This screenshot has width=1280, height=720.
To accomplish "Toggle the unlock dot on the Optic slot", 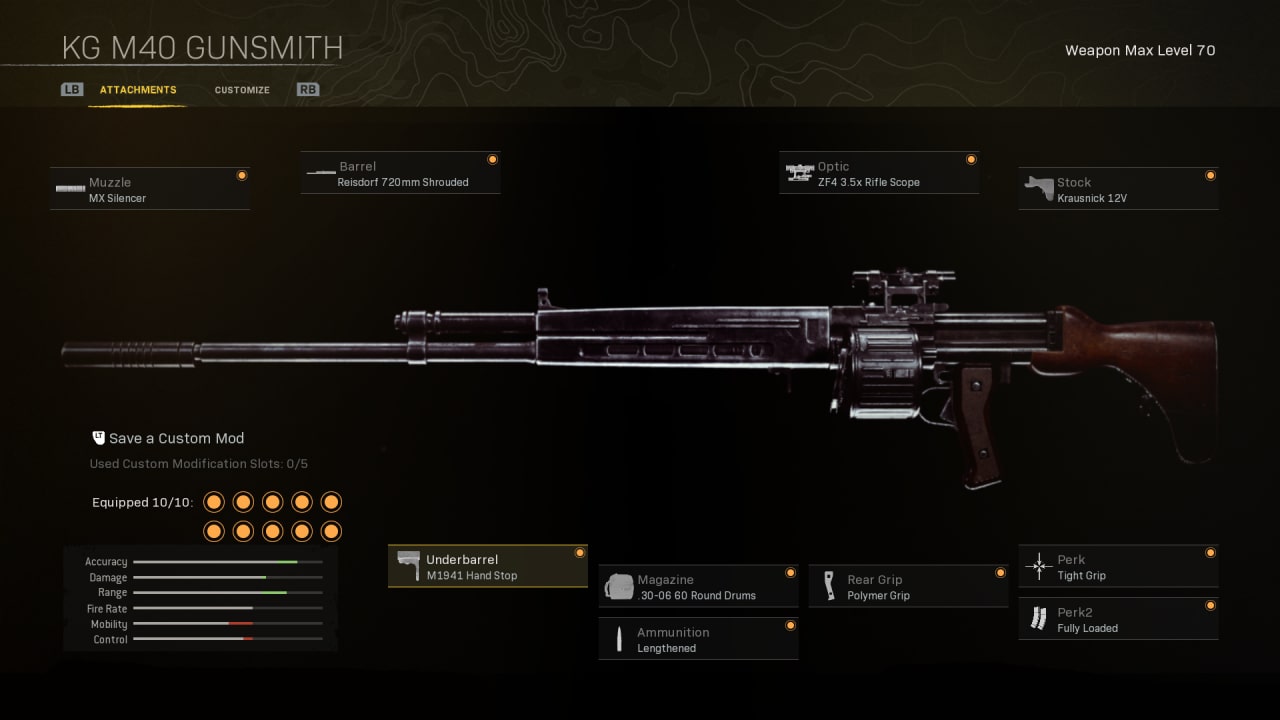I will [x=970, y=159].
